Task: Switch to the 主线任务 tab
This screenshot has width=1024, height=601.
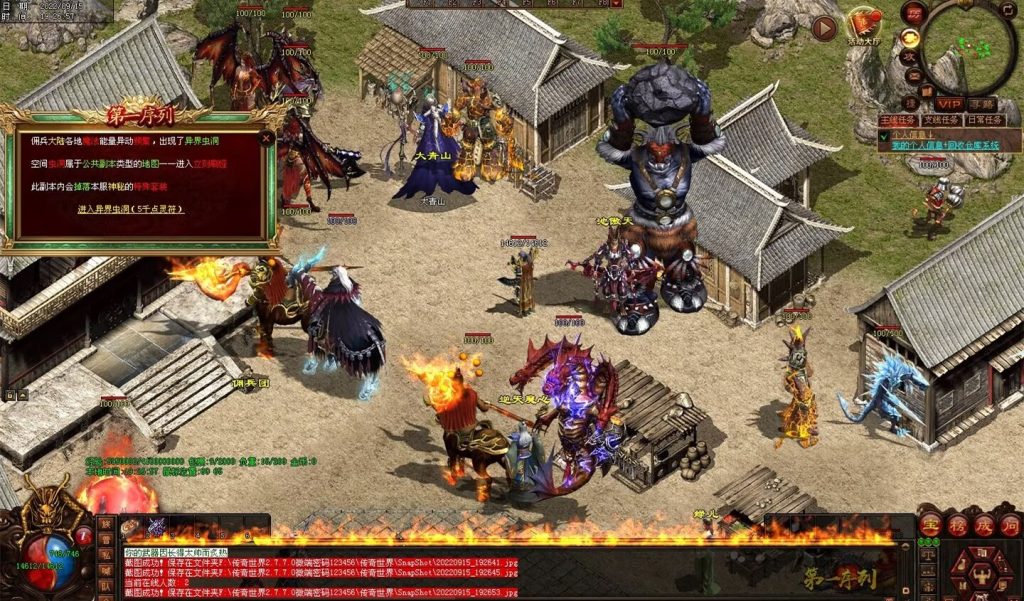Action: click(897, 120)
